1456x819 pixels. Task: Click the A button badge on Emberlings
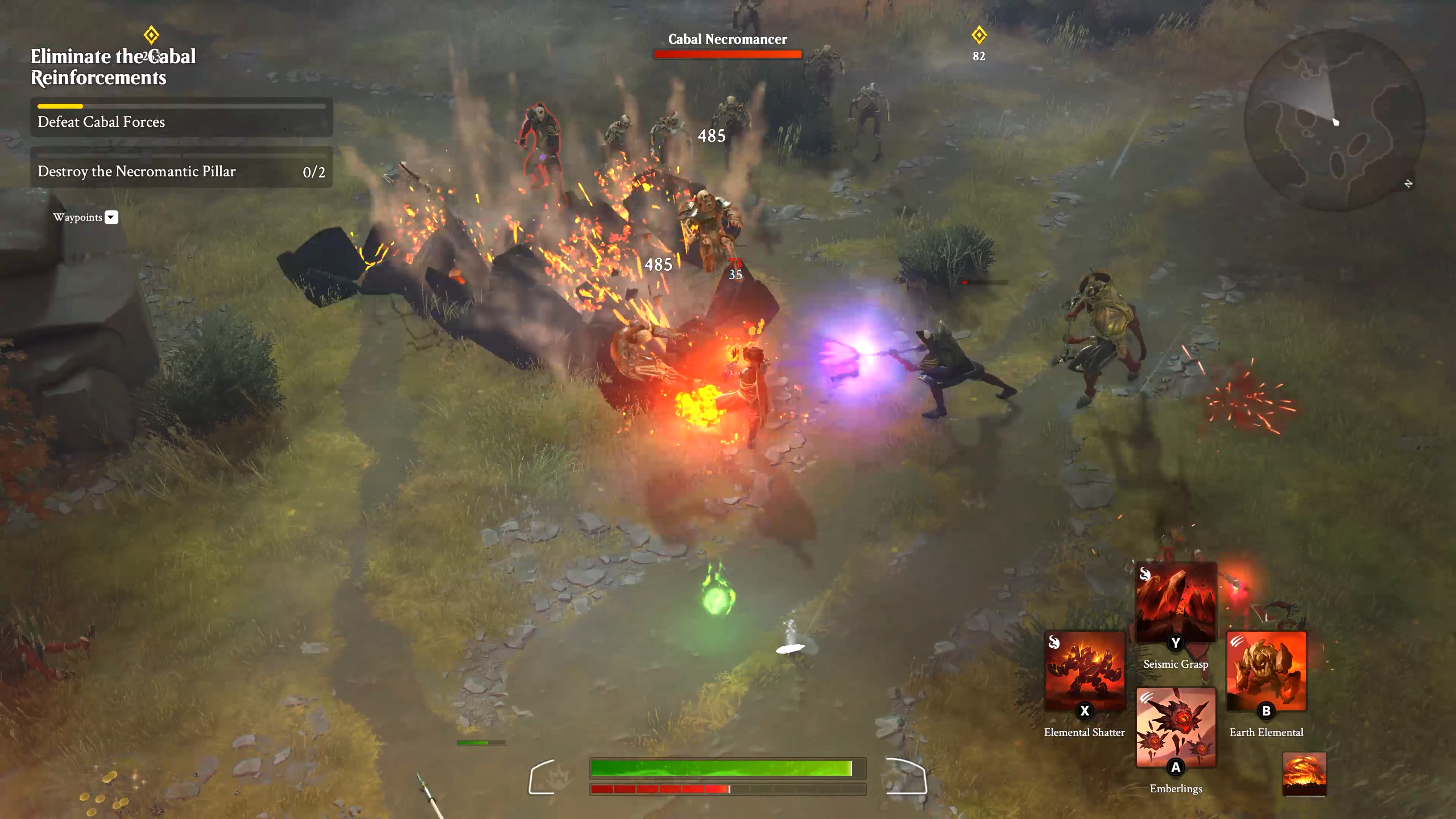tap(1175, 767)
